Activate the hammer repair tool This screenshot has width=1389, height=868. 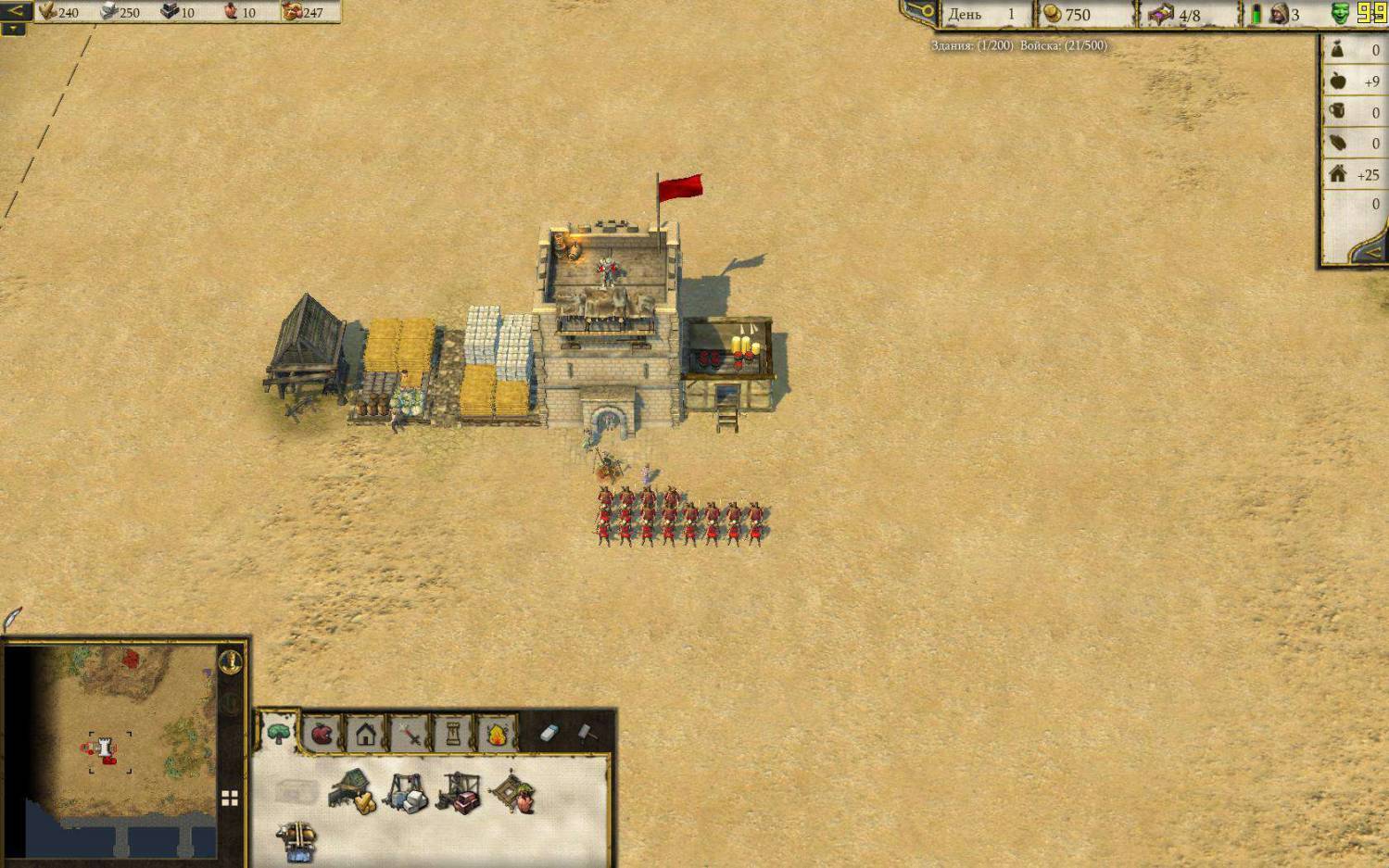[587, 733]
